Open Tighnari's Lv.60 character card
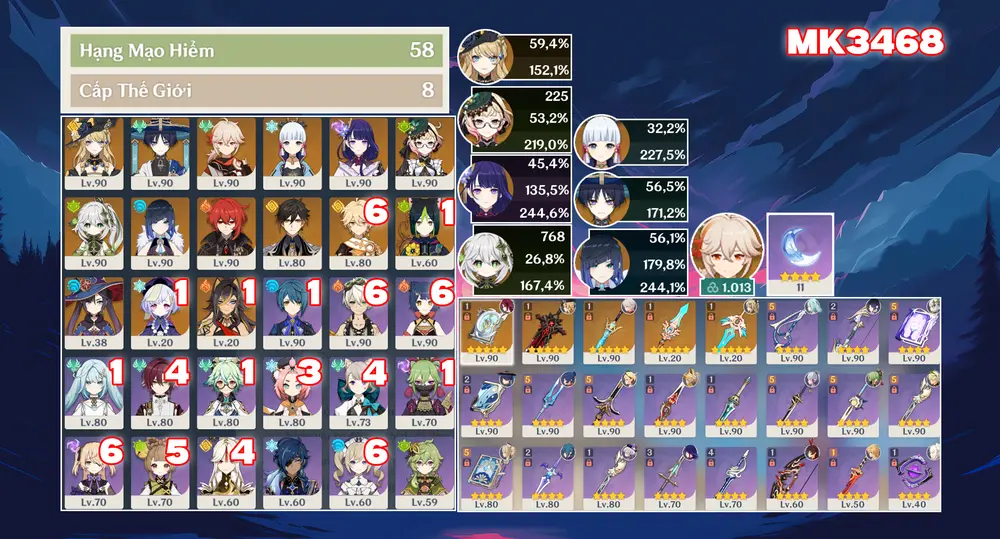Viewport: 1000px width, 539px height. point(424,227)
